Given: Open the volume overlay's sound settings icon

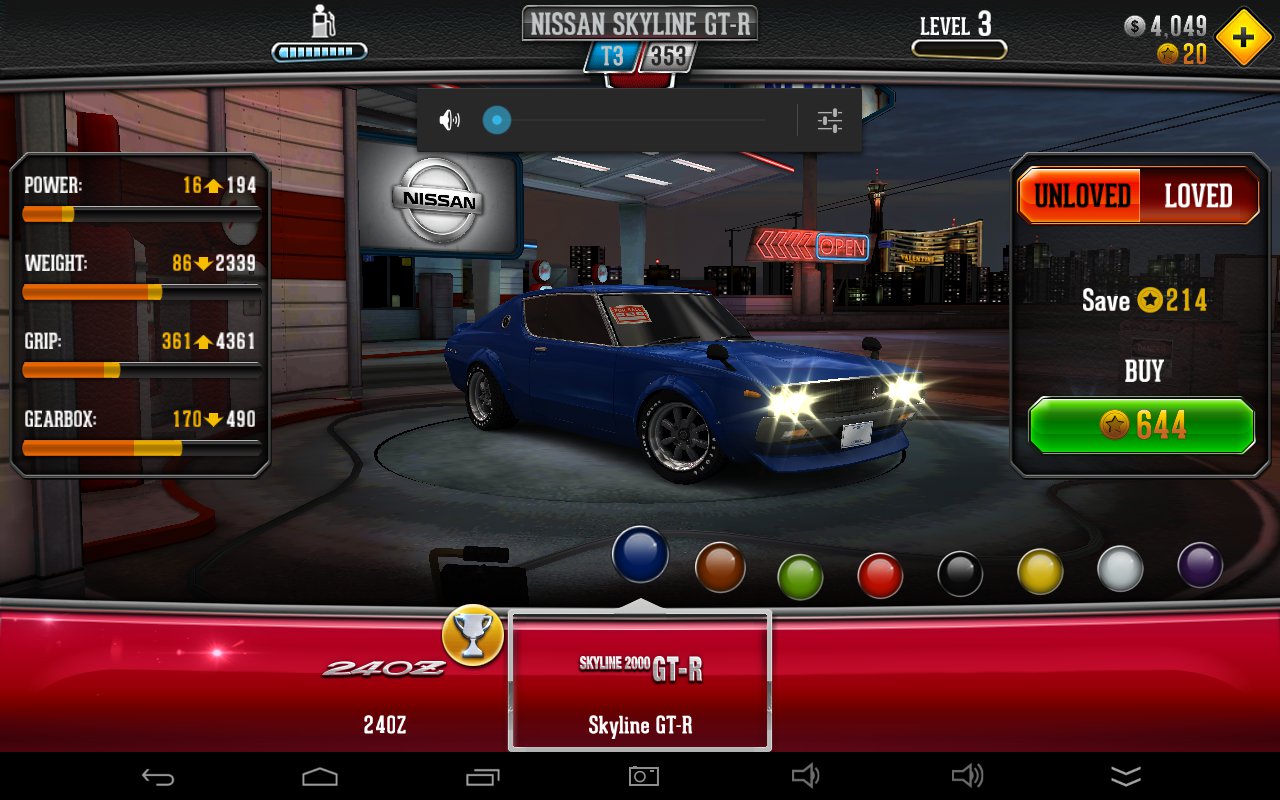Looking at the screenshot, I should [x=830, y=122].
